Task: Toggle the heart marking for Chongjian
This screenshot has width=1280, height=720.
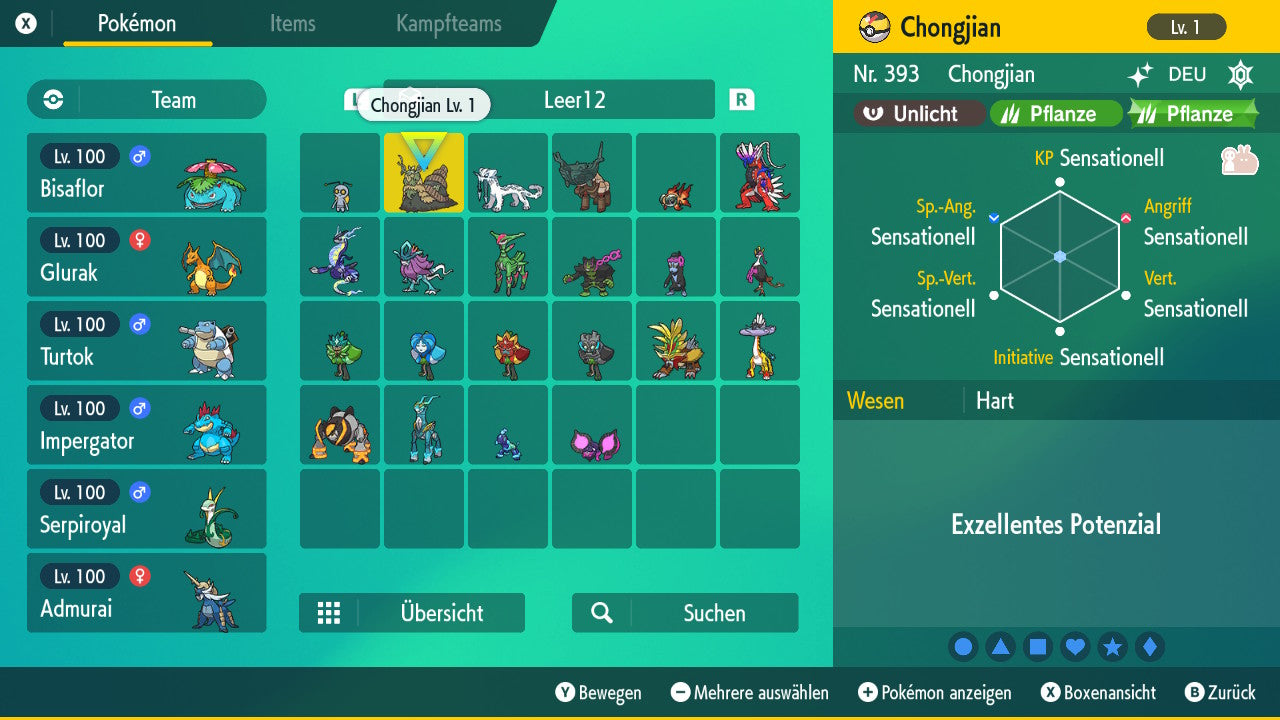Action: click(1075, 646)
